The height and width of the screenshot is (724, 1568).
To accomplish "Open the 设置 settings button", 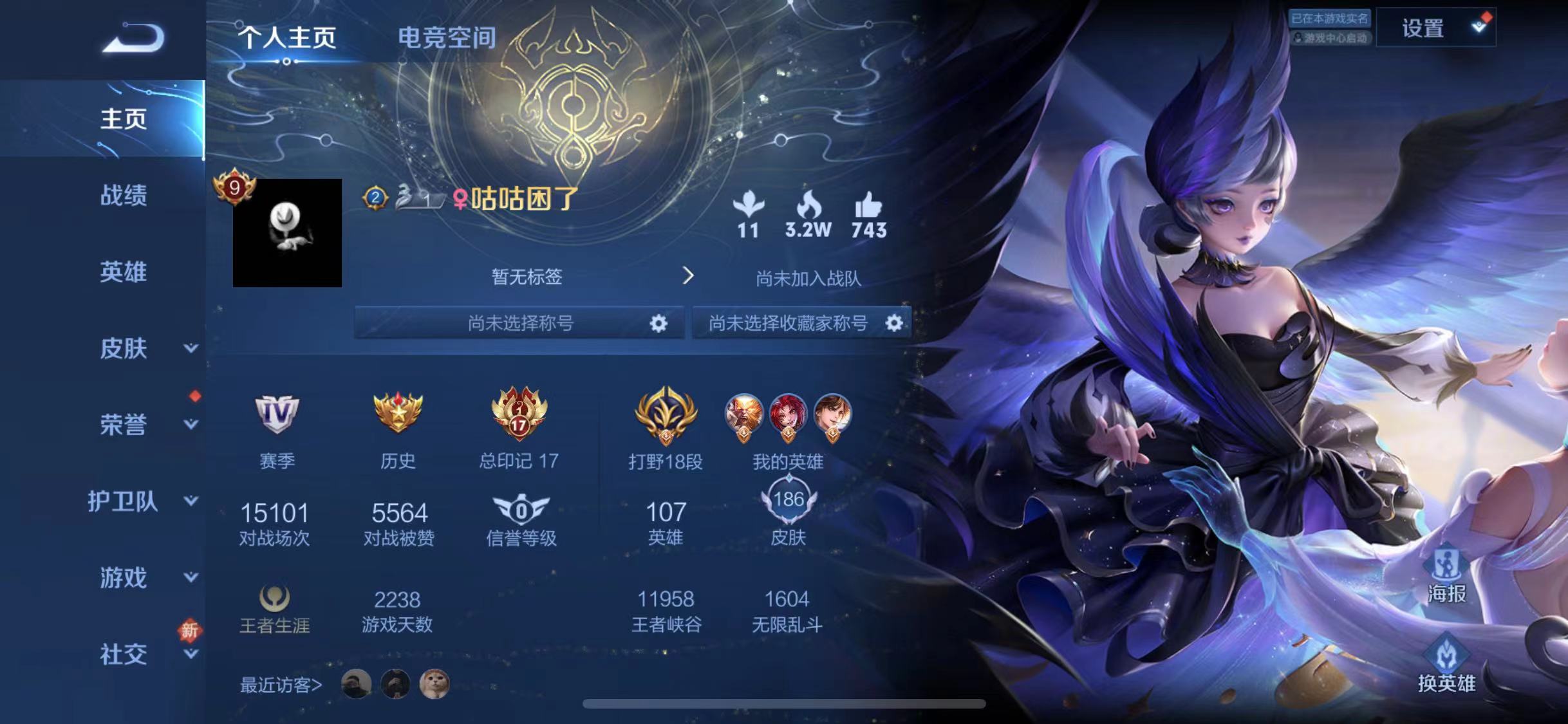I will pos(1435,28).
